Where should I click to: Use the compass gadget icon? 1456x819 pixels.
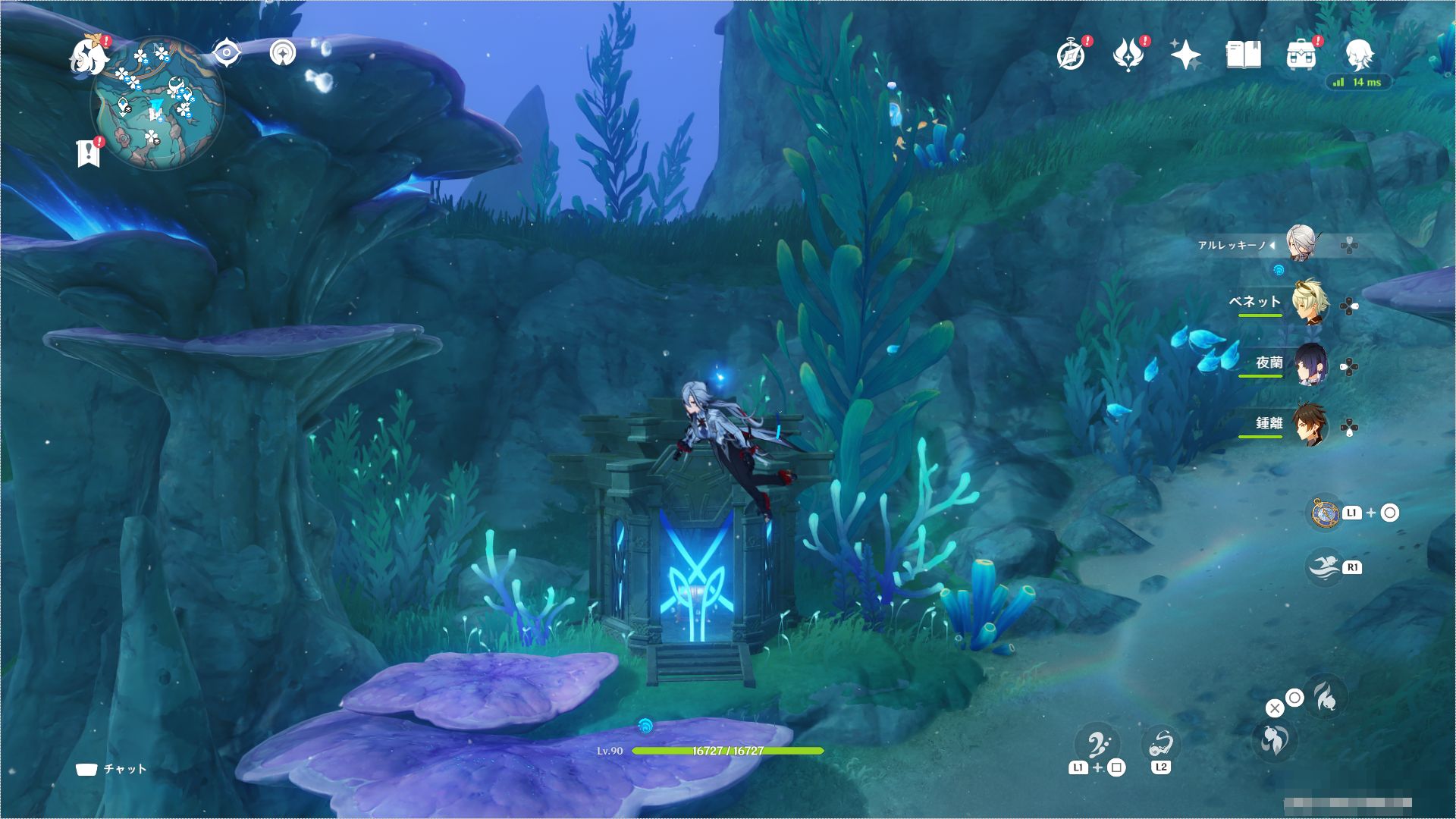1325,513
